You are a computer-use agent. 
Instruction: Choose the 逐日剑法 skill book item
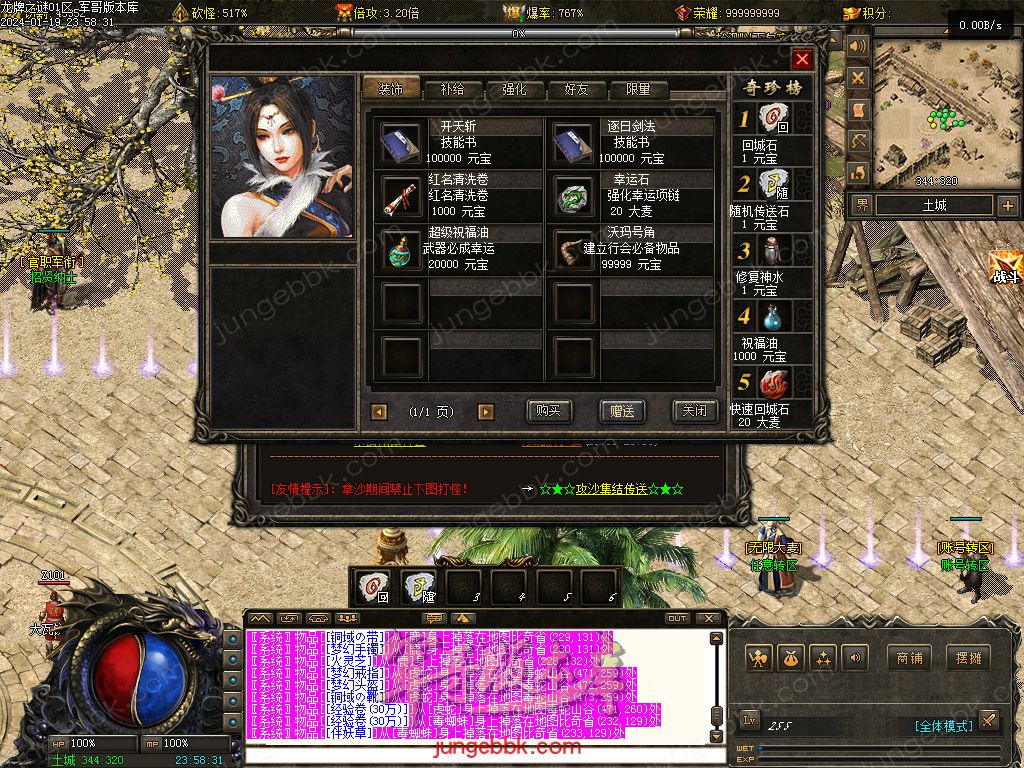(574, 143)
